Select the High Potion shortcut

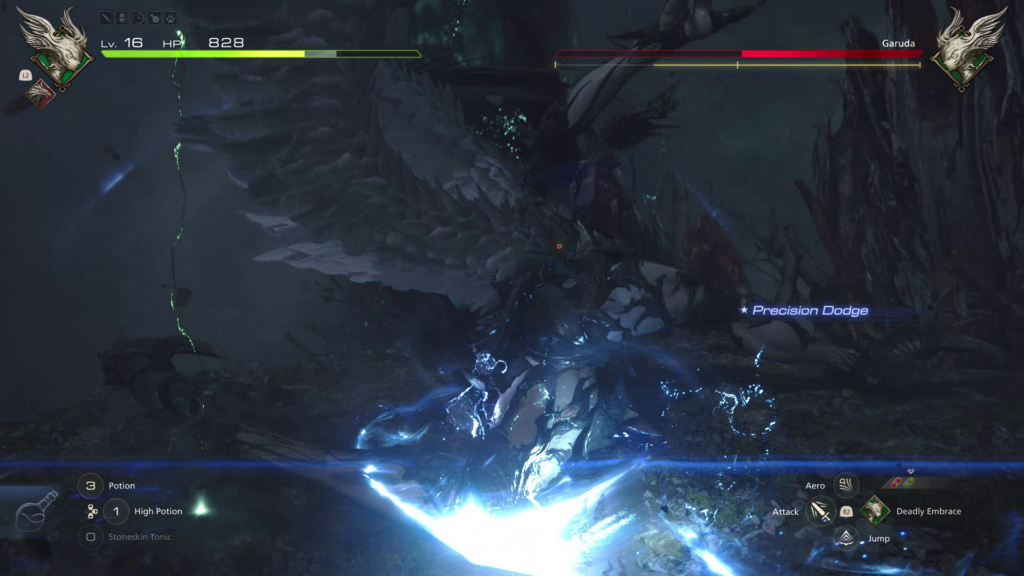[116, 511]
